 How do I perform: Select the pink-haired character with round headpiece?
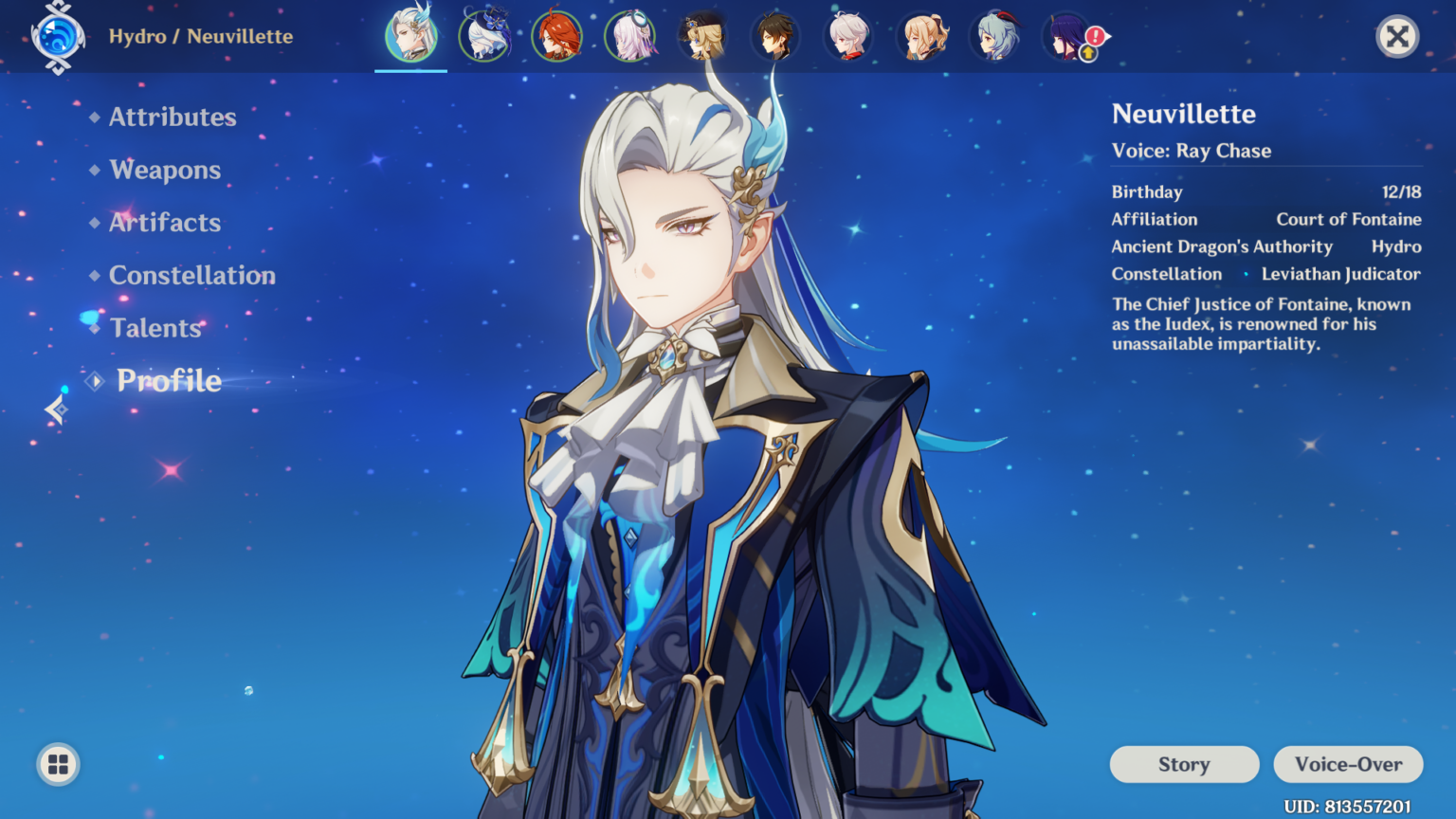629,36
